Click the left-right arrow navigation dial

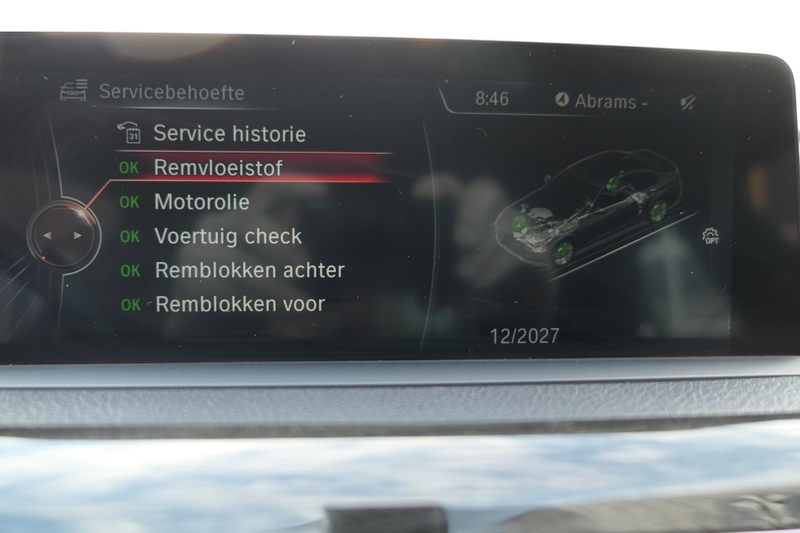click(x=62, y=236)
